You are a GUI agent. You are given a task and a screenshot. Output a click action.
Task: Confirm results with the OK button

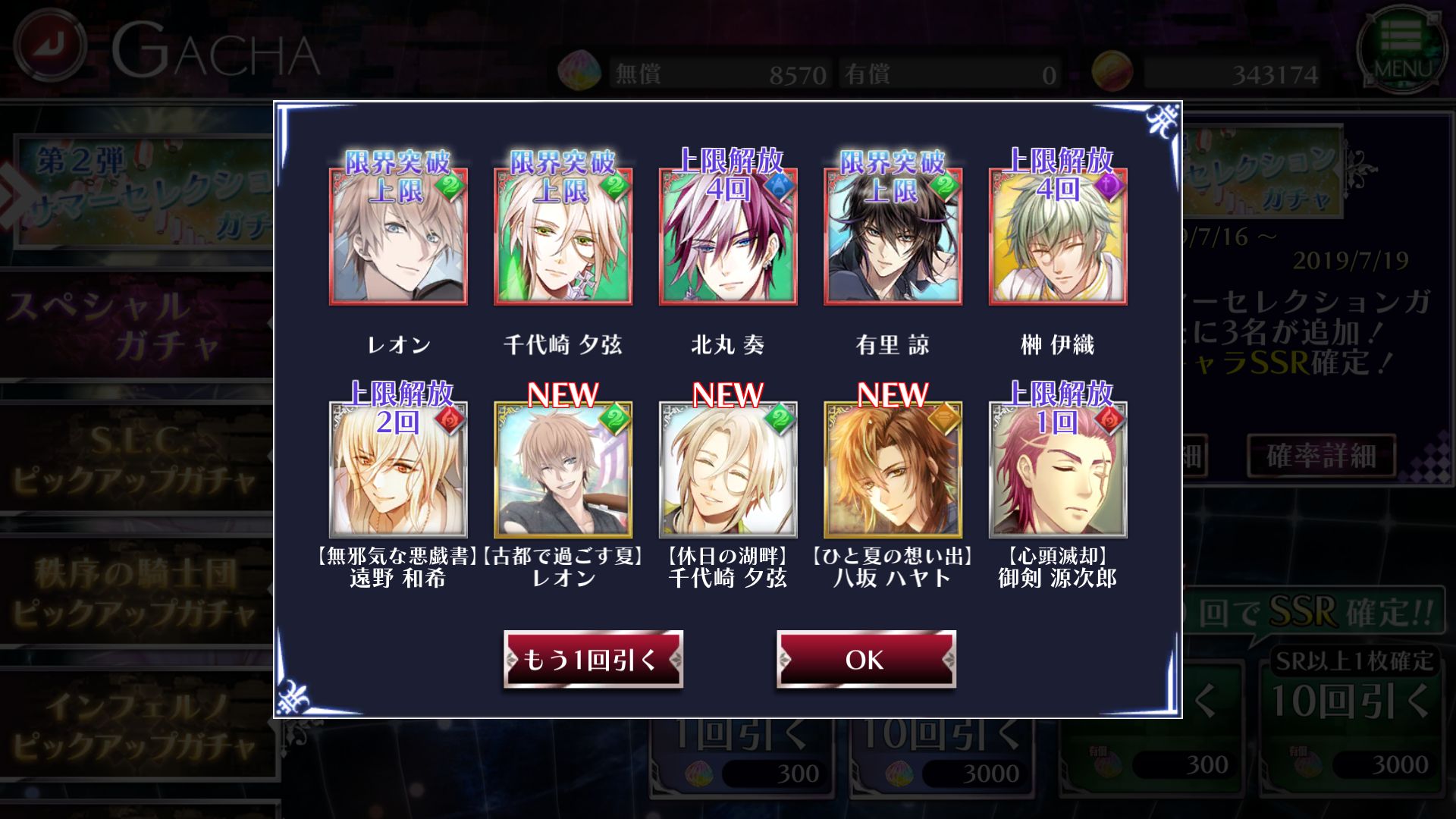(865, 660)
